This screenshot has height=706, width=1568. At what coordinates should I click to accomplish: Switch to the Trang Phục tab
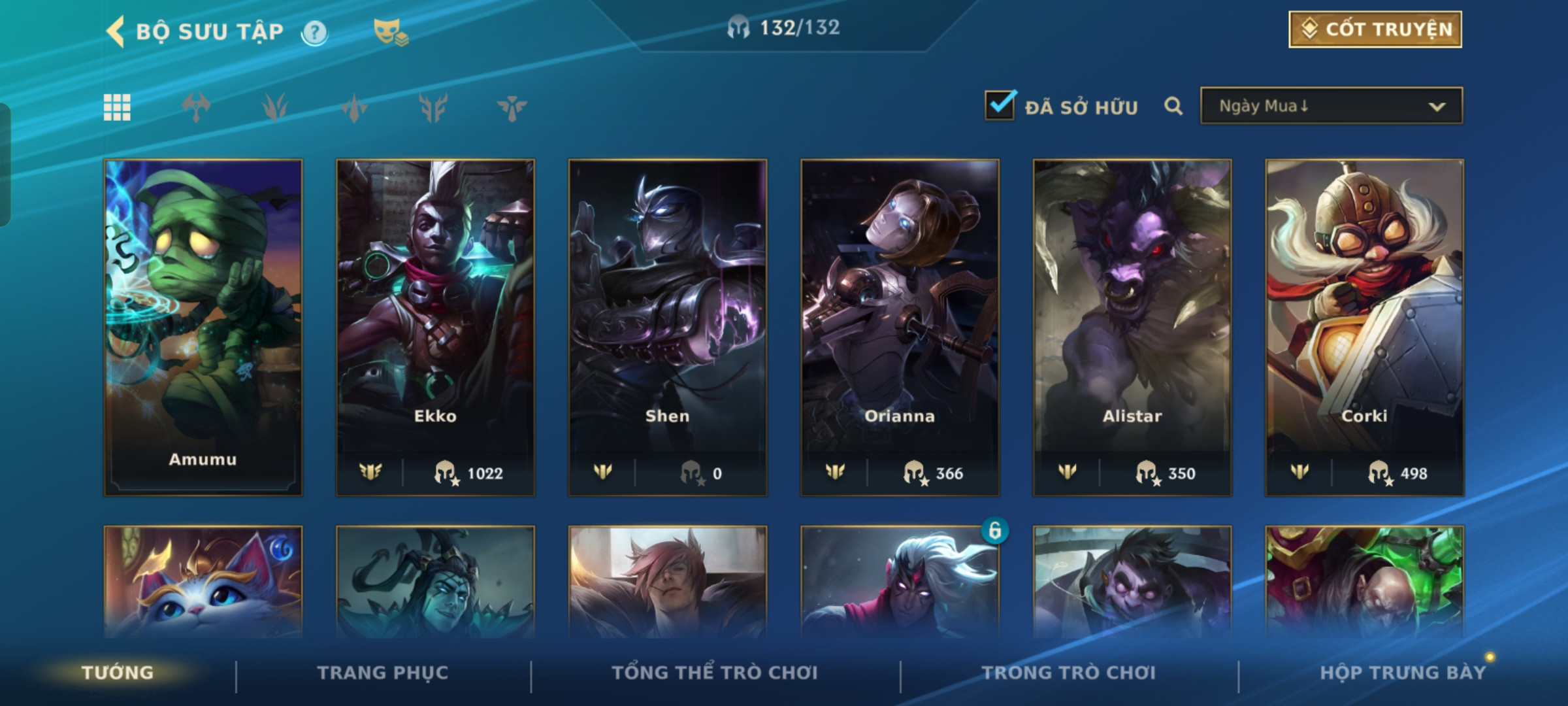click(x=383, y=673)
